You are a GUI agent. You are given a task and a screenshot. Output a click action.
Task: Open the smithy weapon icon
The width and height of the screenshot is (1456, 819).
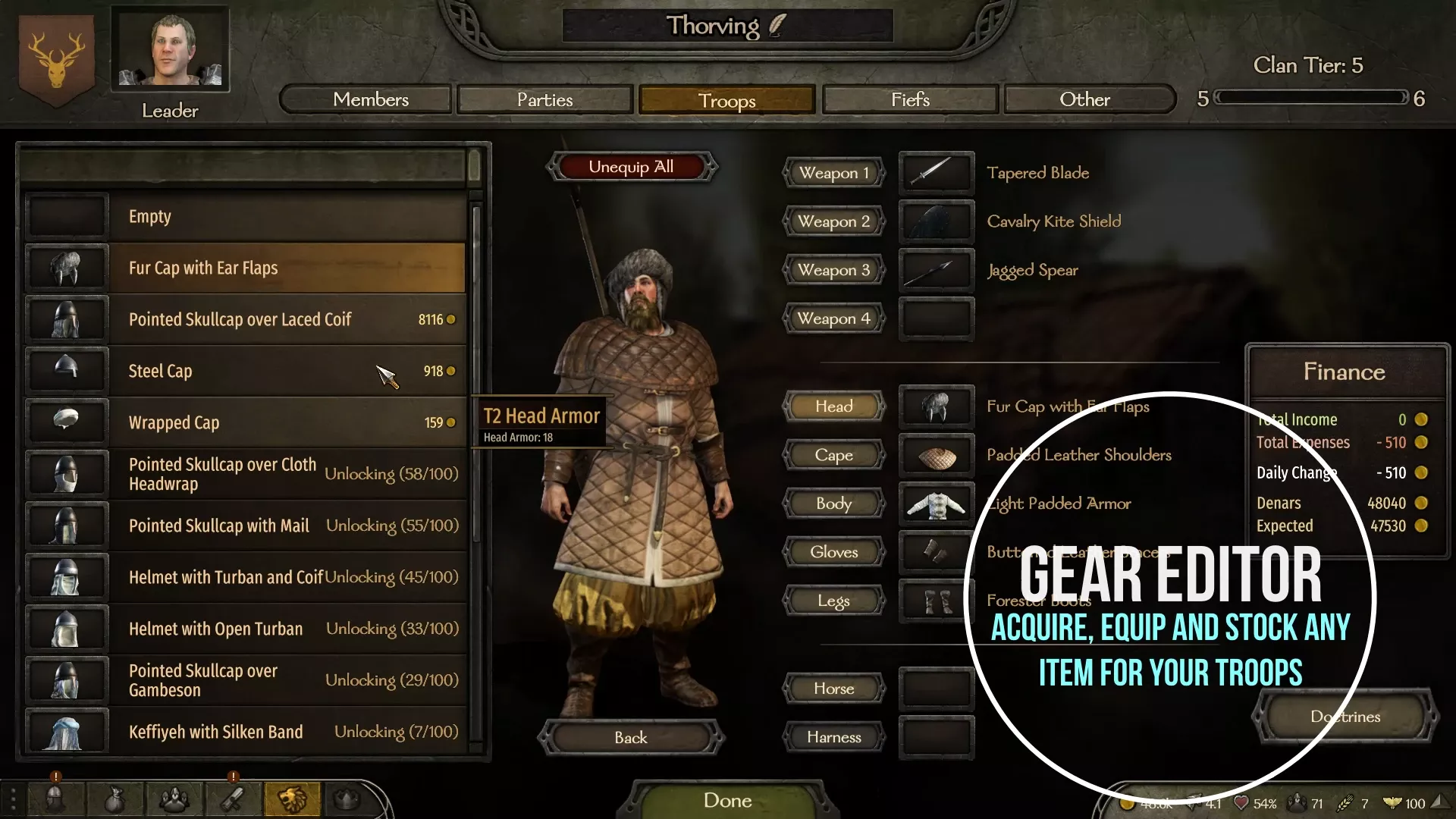point(234,799)
